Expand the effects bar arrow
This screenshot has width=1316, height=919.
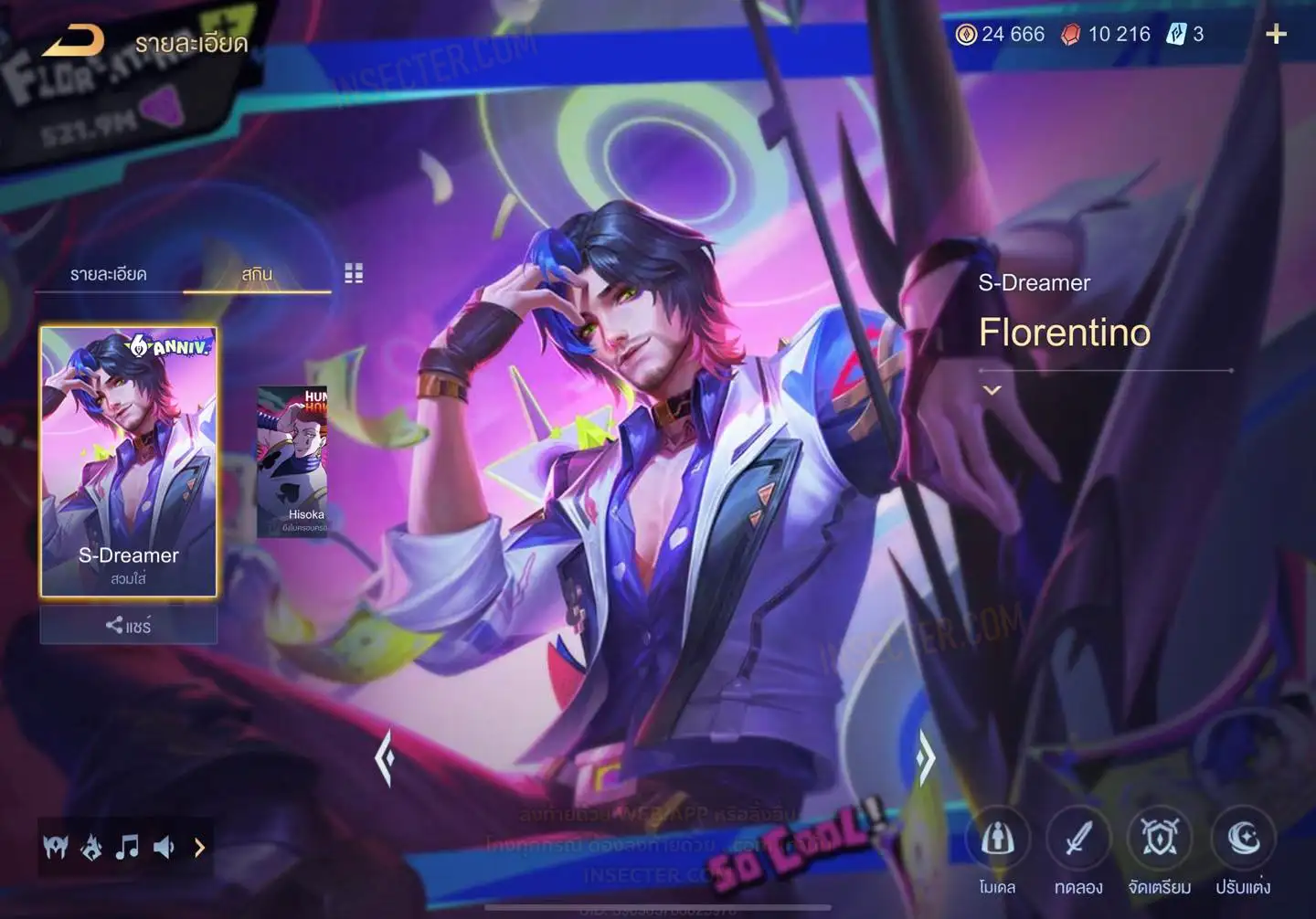tap(199, 848)
